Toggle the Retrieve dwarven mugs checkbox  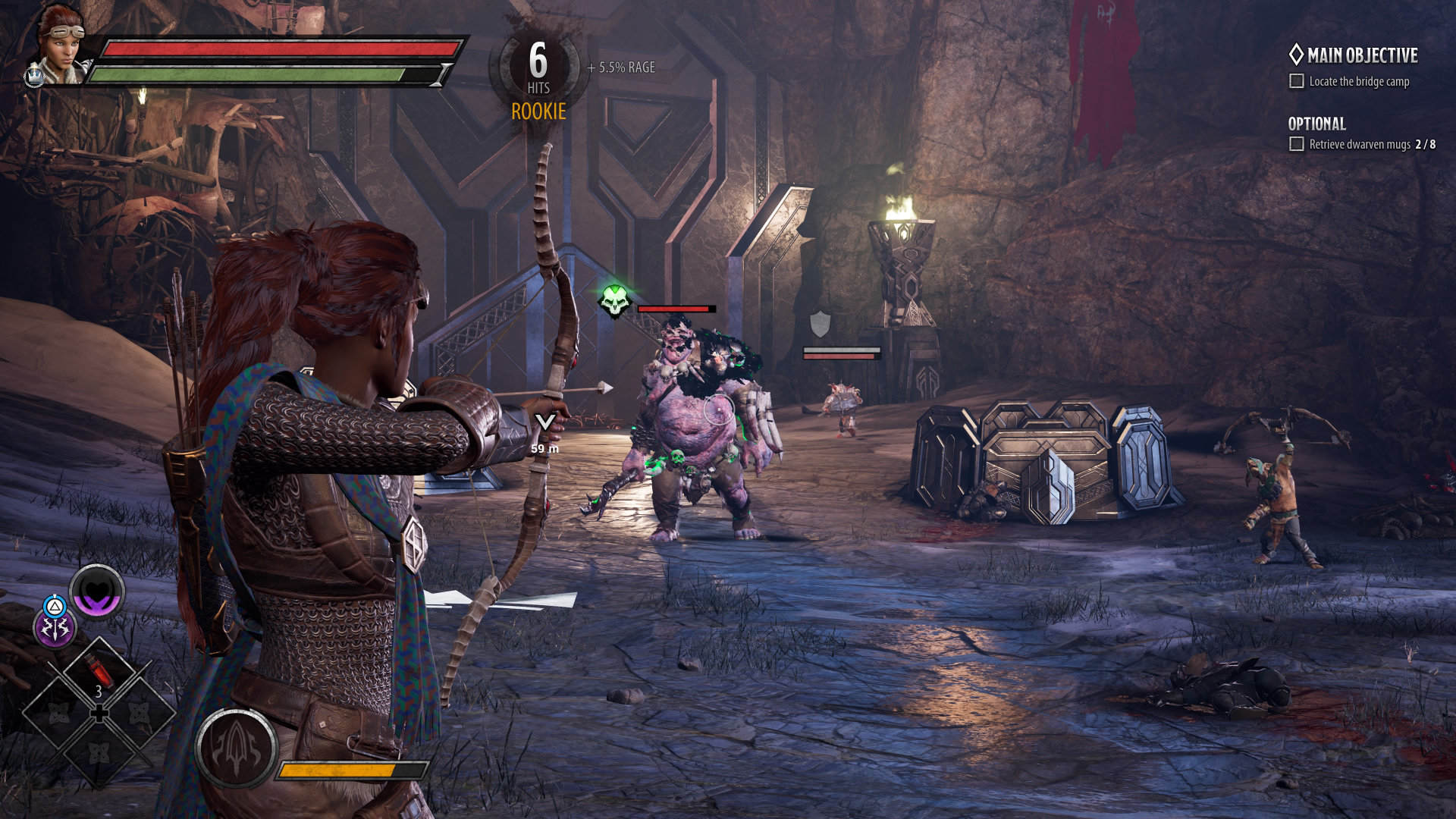1297,144
